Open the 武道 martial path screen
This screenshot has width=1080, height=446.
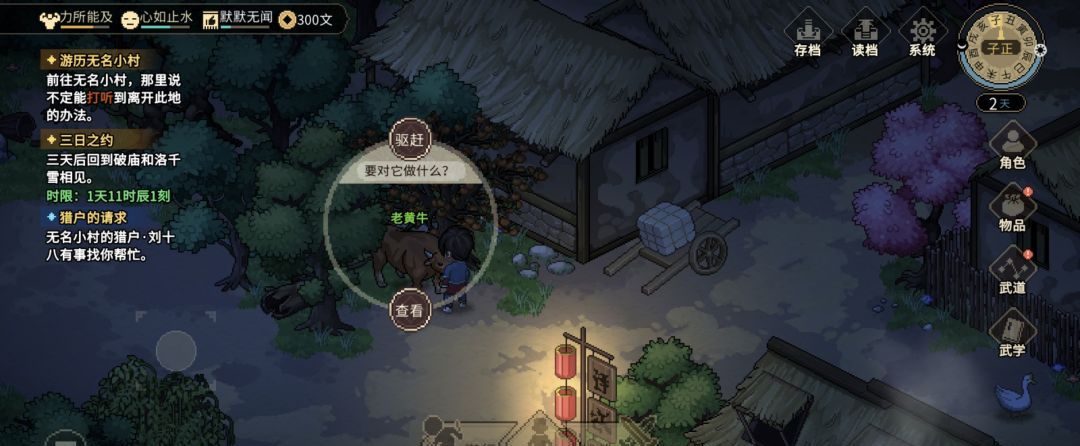tap(1012, 271)
